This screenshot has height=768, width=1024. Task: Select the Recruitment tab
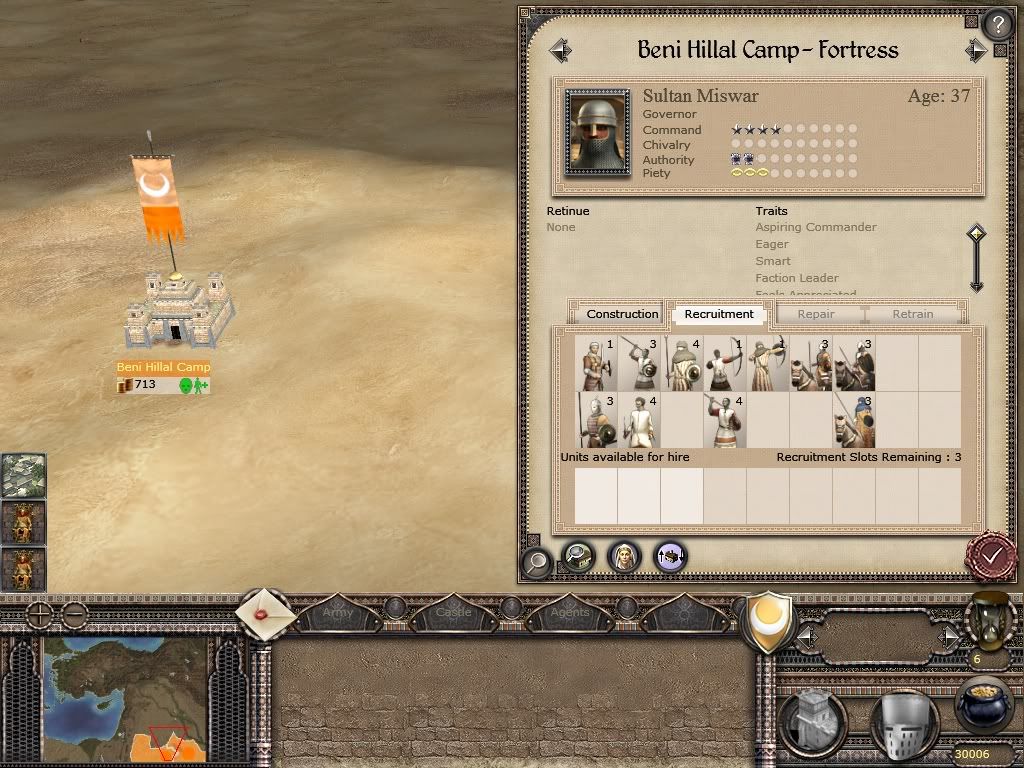pos(719,314)
